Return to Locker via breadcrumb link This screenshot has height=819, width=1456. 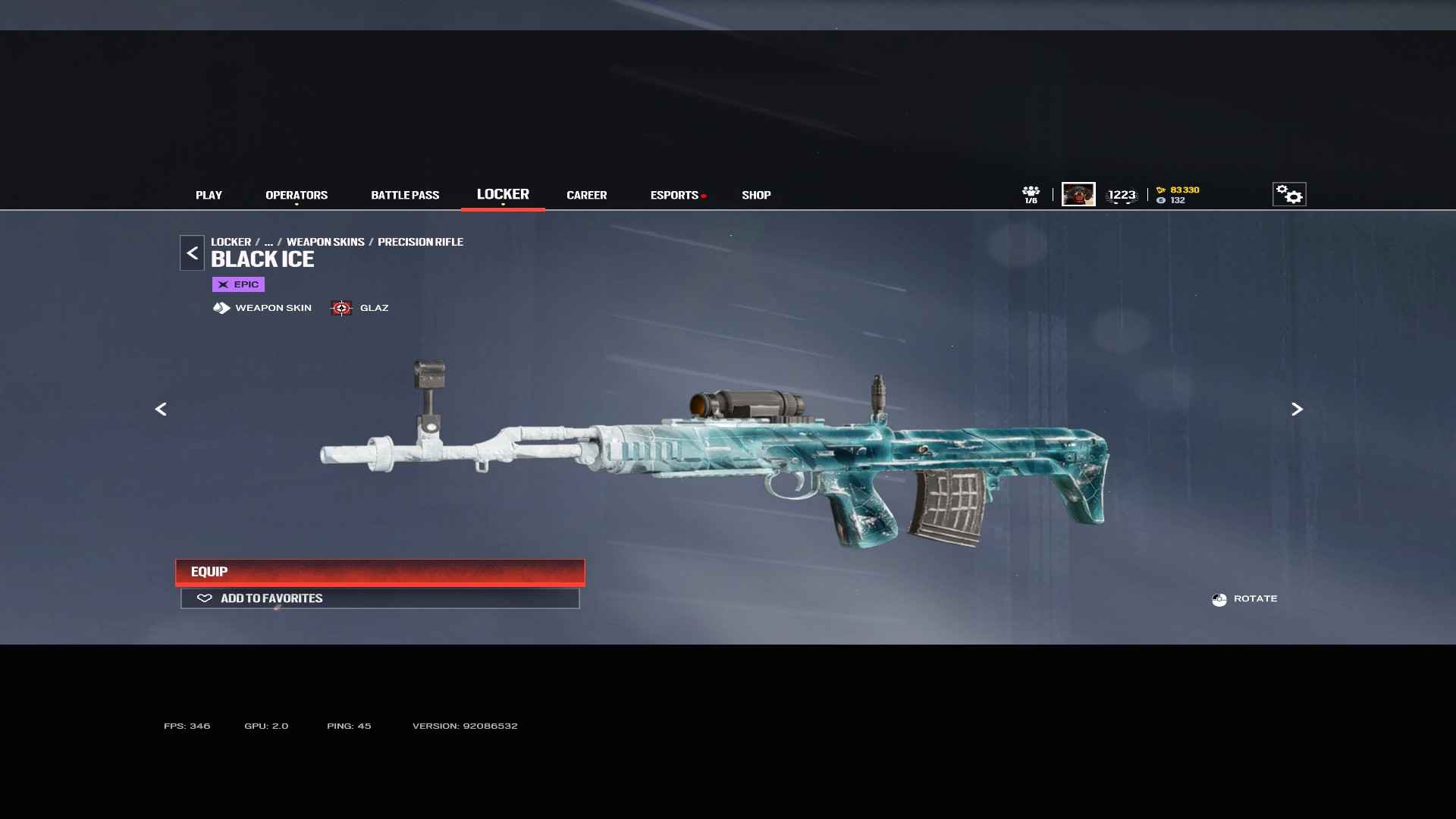pyautogui.click(x=231, y=242)
